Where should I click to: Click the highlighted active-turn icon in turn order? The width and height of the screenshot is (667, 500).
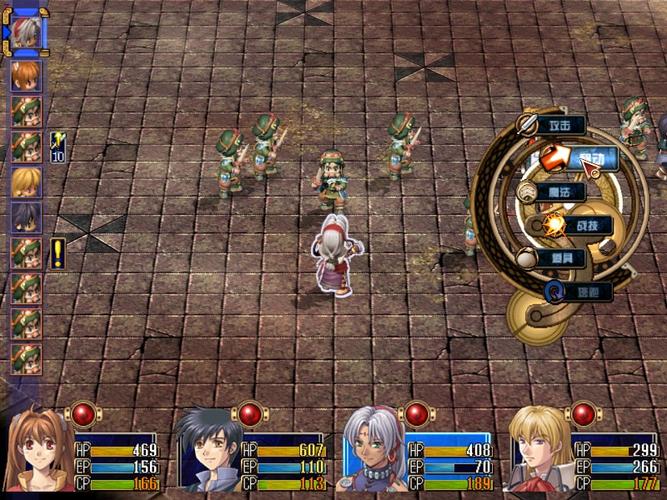25,31
